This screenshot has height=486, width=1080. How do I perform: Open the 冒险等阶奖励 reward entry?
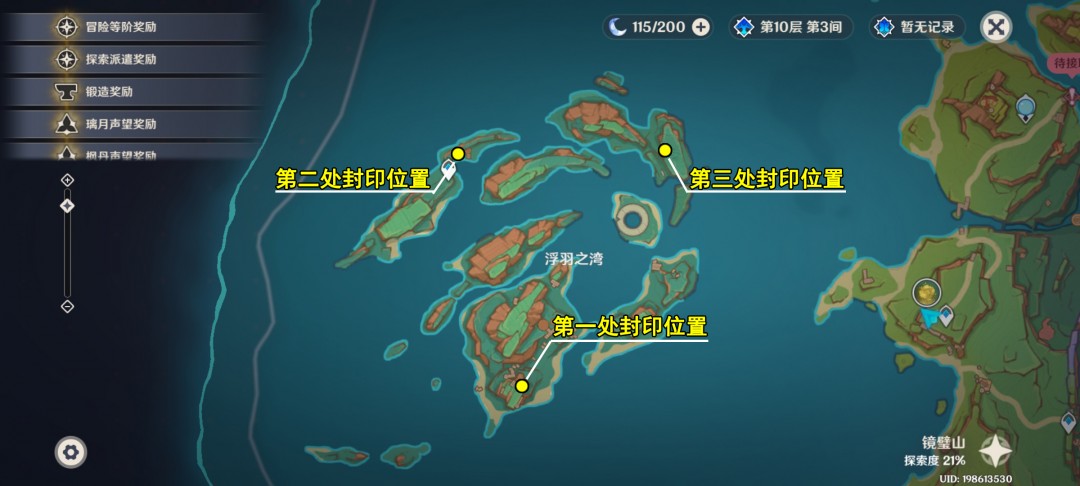coord(120,27)
